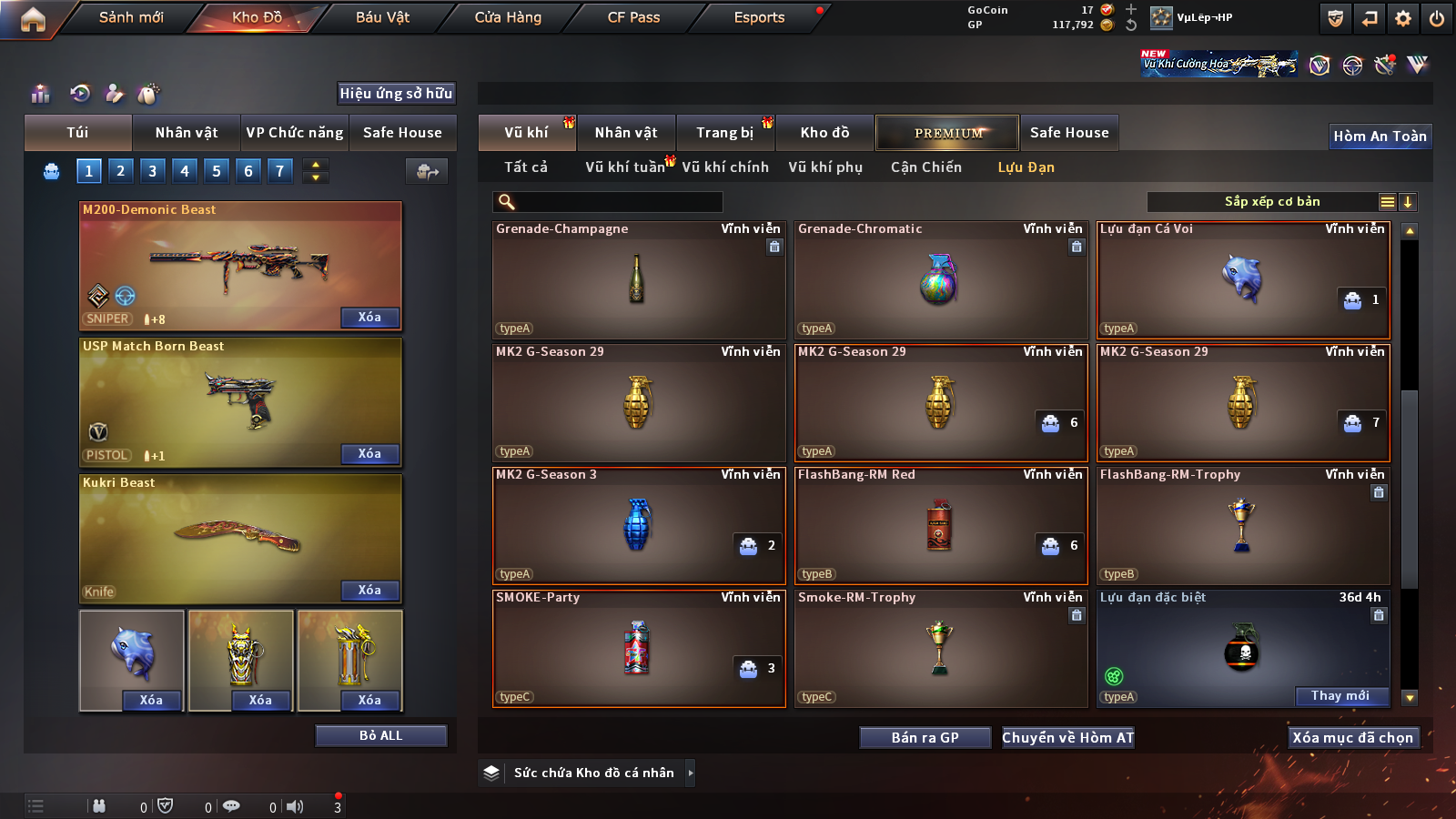
Task: Switch to the Esports section
Action: click(759, 17)
